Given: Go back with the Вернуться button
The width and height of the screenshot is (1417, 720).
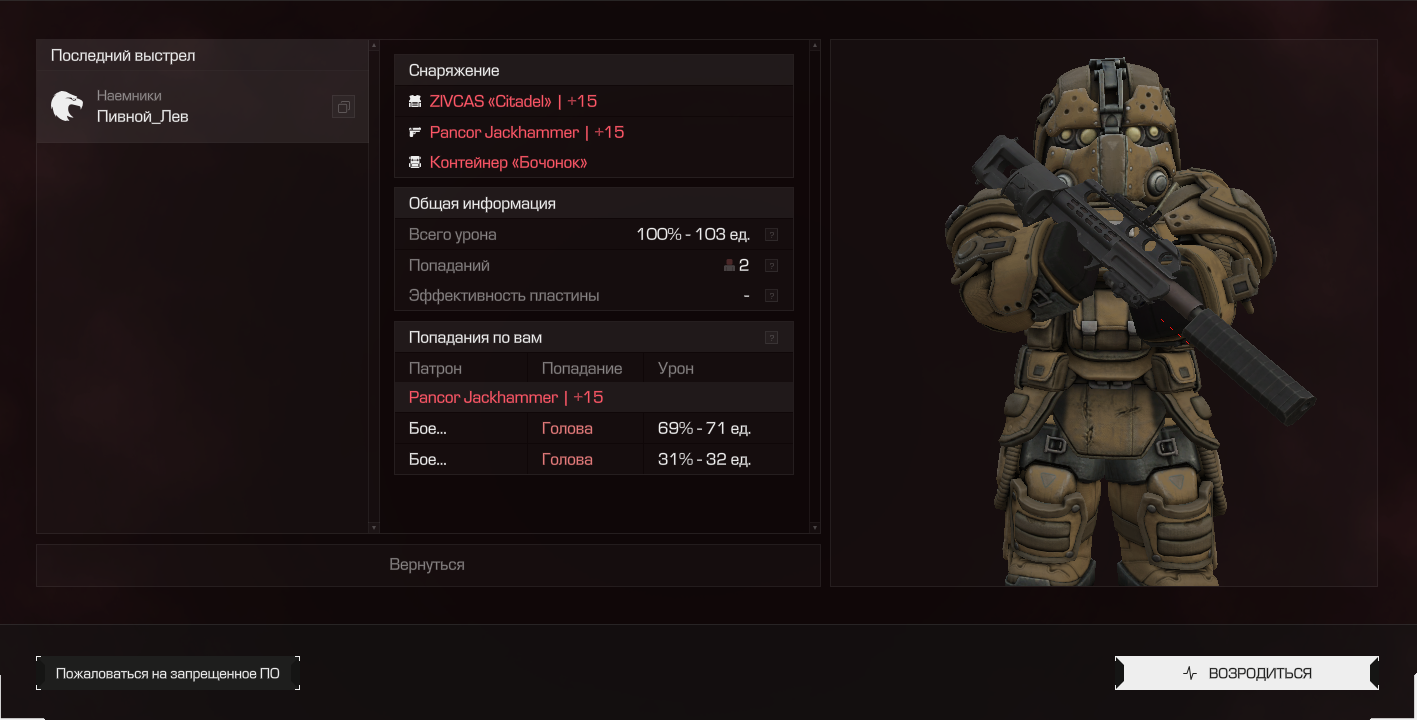Looking at the screenshot, I should (427, 565).
